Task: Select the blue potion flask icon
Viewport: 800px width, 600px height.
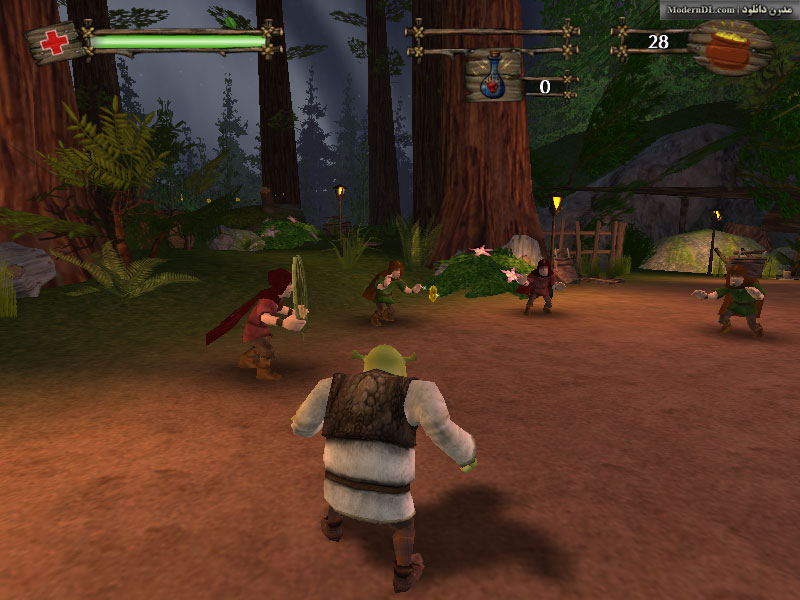Action: point(493,80)
